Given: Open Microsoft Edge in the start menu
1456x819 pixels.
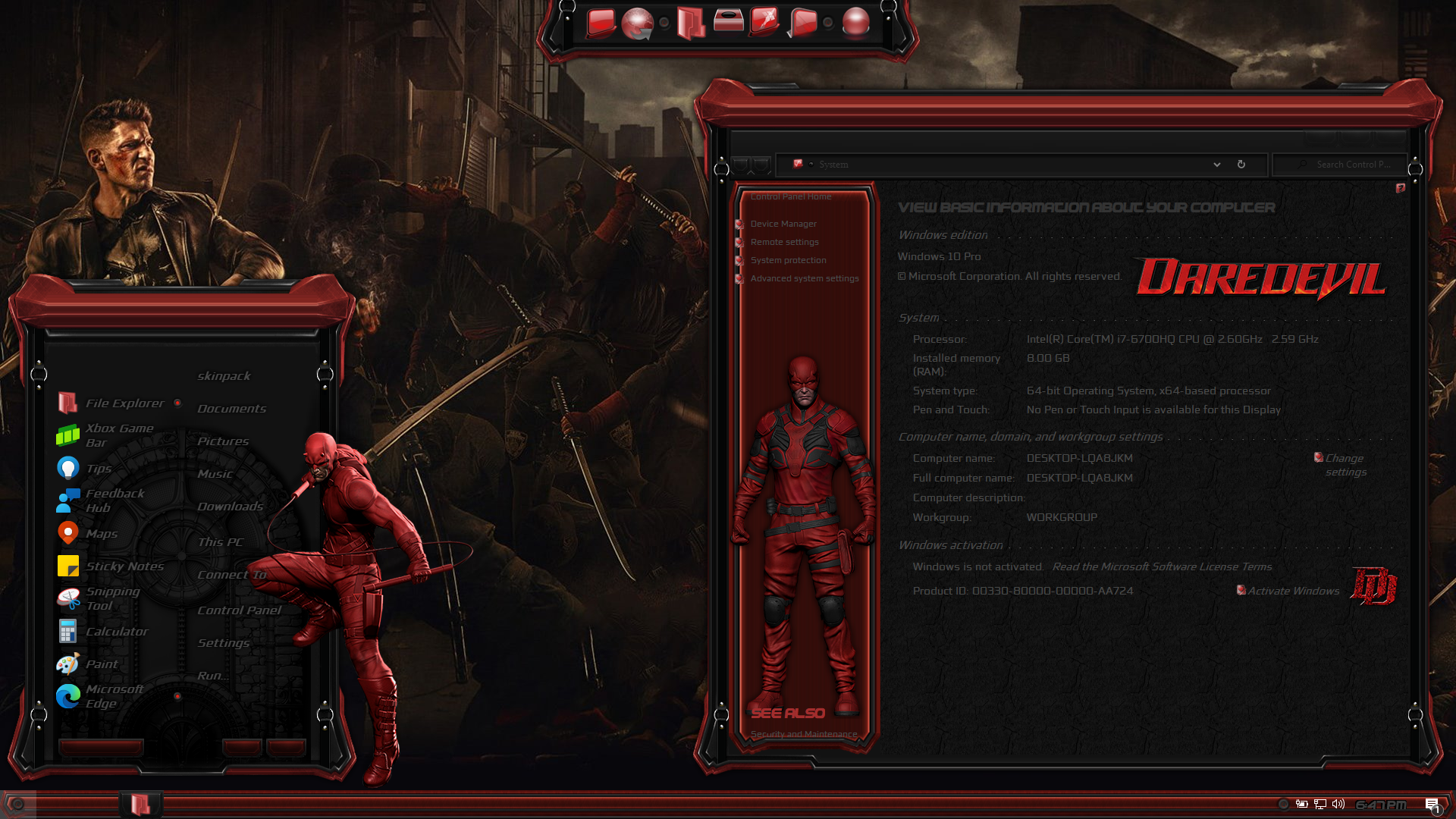Looking at the screenshot, I should click(x=114, y=696).
